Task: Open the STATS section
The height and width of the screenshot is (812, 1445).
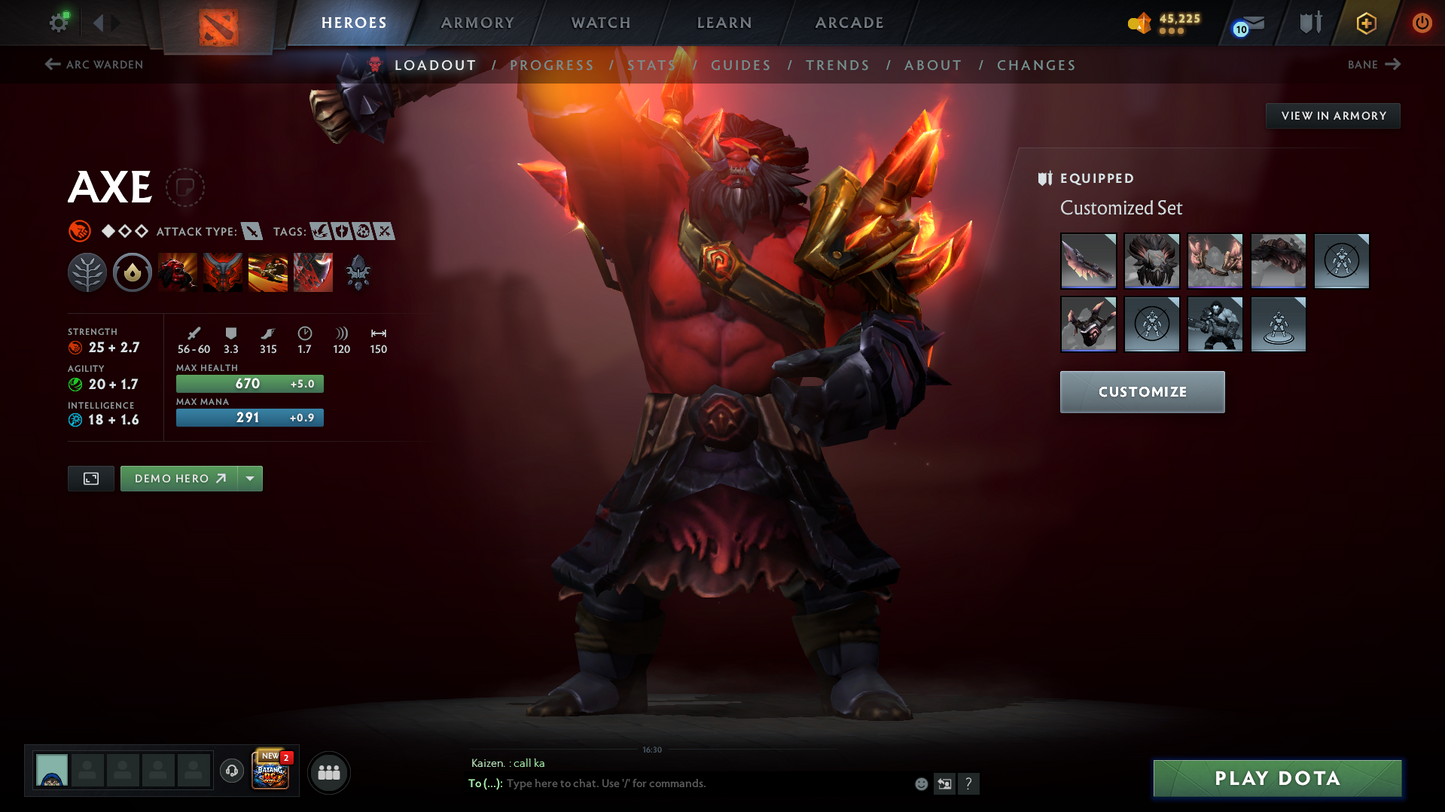Action: point(651,64)
